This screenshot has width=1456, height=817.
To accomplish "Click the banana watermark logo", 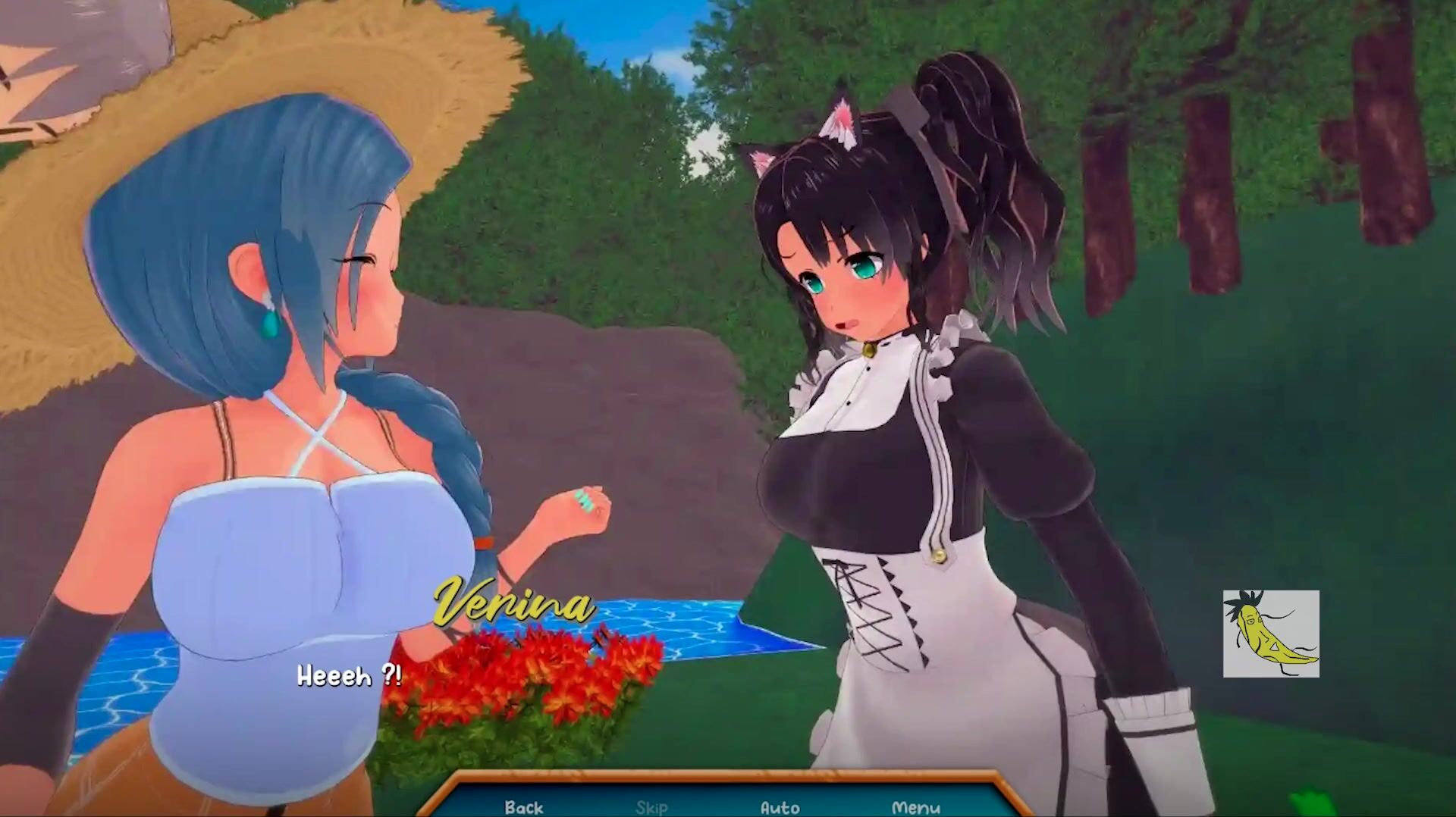I will pos(1271,634).
